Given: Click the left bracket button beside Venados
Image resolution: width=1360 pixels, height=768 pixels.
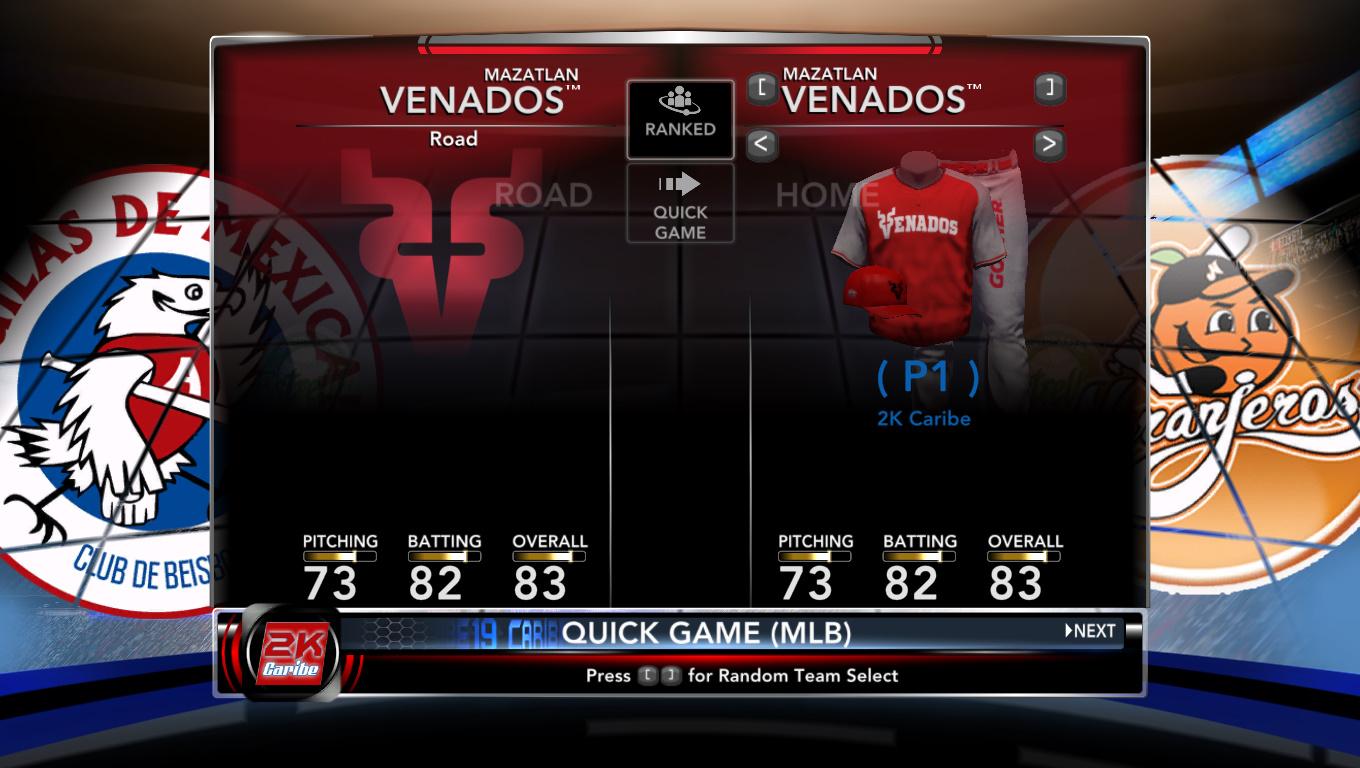Looking at the screenshot, I should [761, 88].
